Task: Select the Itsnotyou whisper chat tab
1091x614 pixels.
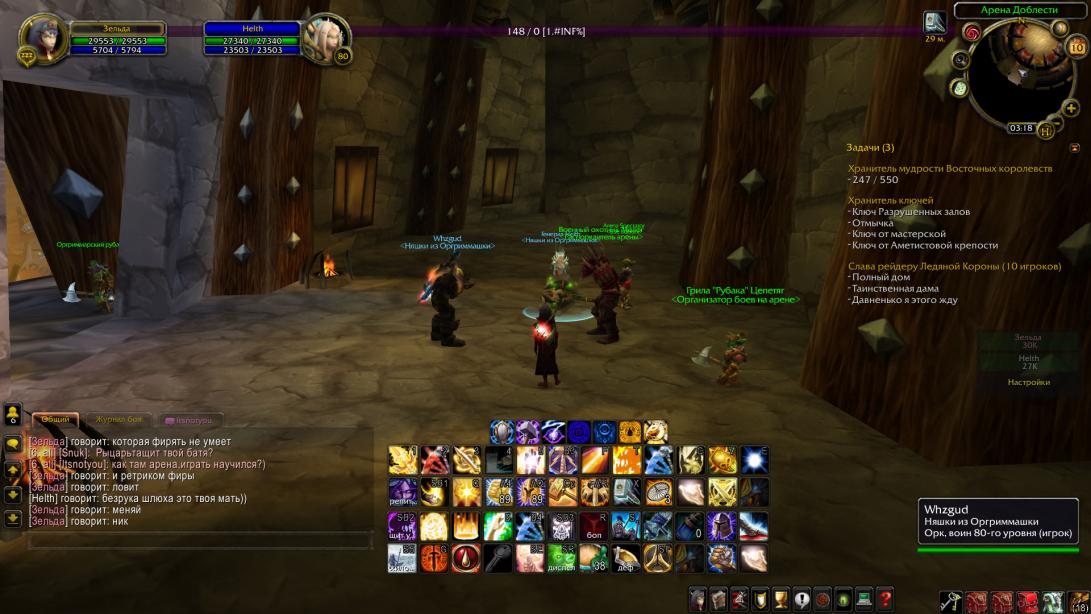Action: click(188, 420)
